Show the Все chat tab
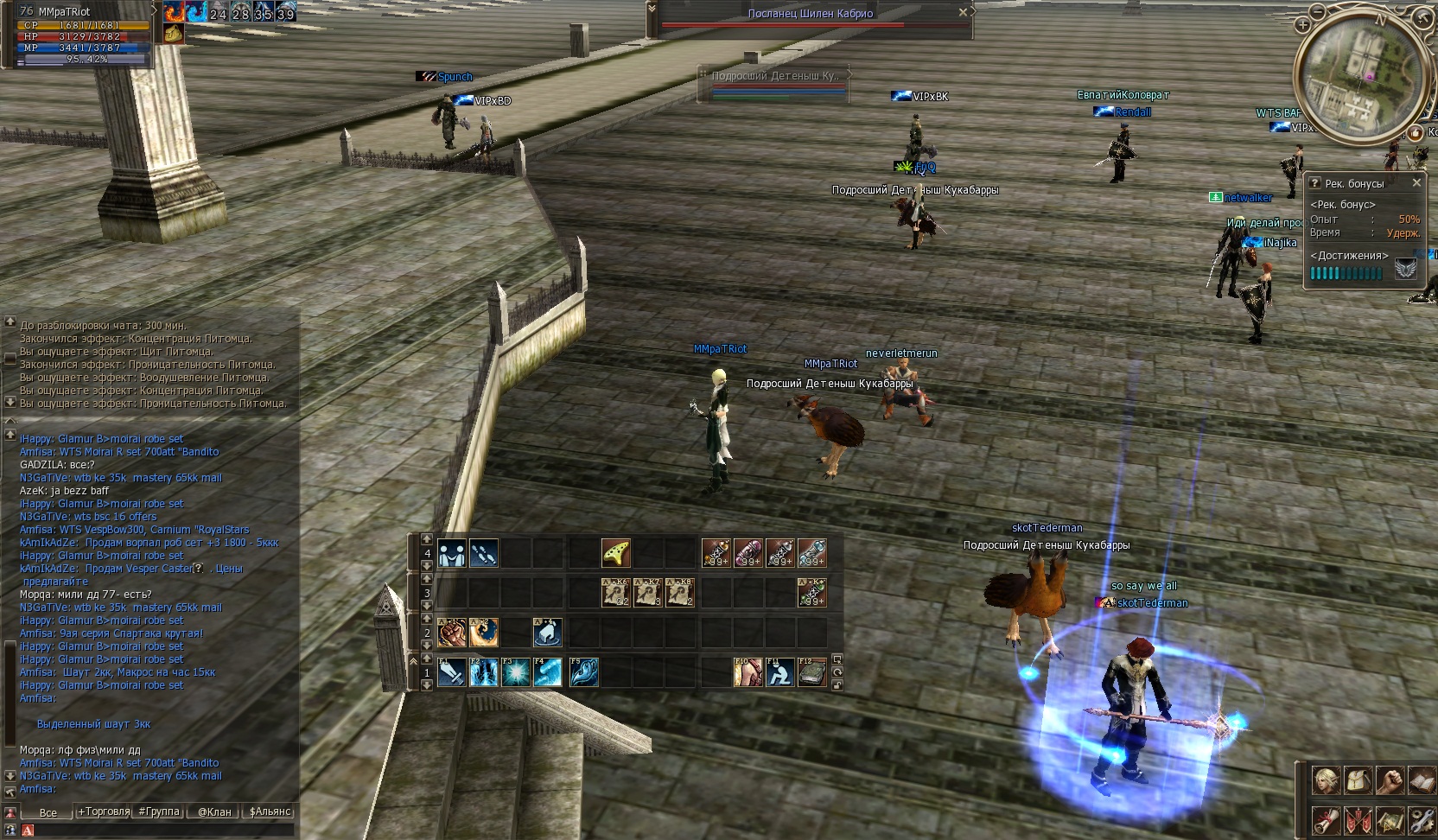 (x=48, y=812)
